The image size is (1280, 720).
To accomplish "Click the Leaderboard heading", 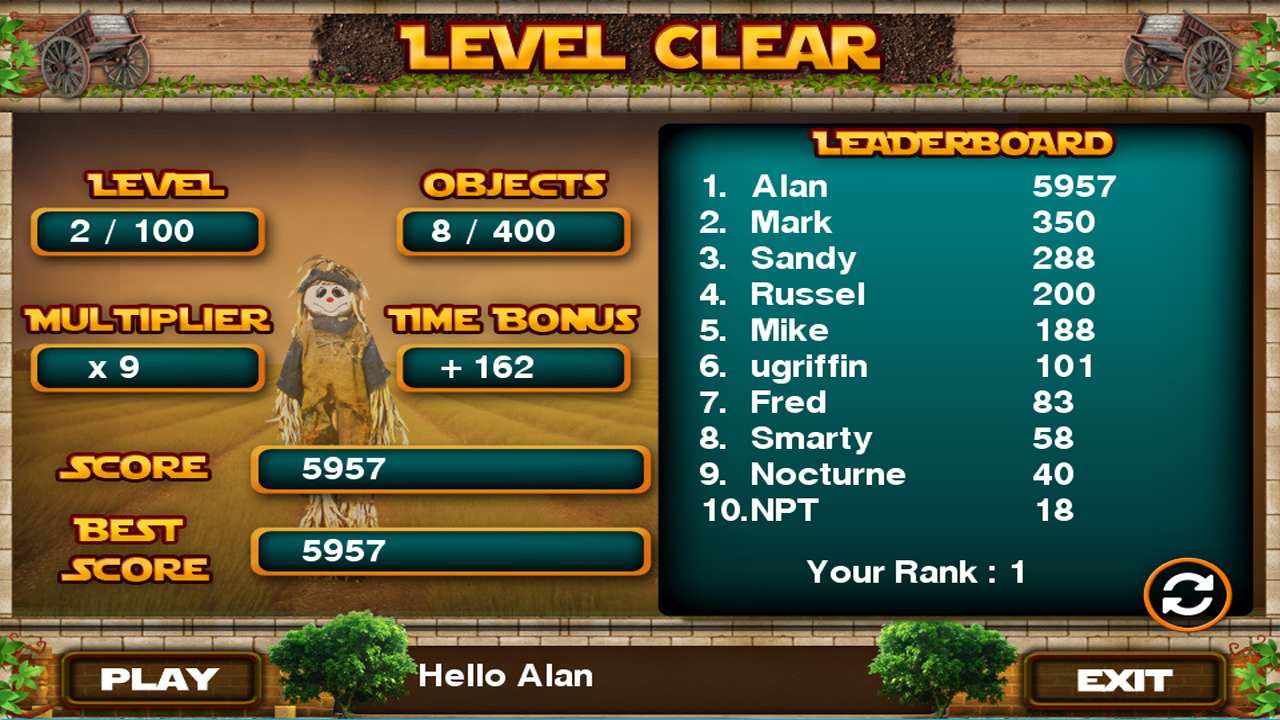I will pyautogui.click(x=963, y=142).
